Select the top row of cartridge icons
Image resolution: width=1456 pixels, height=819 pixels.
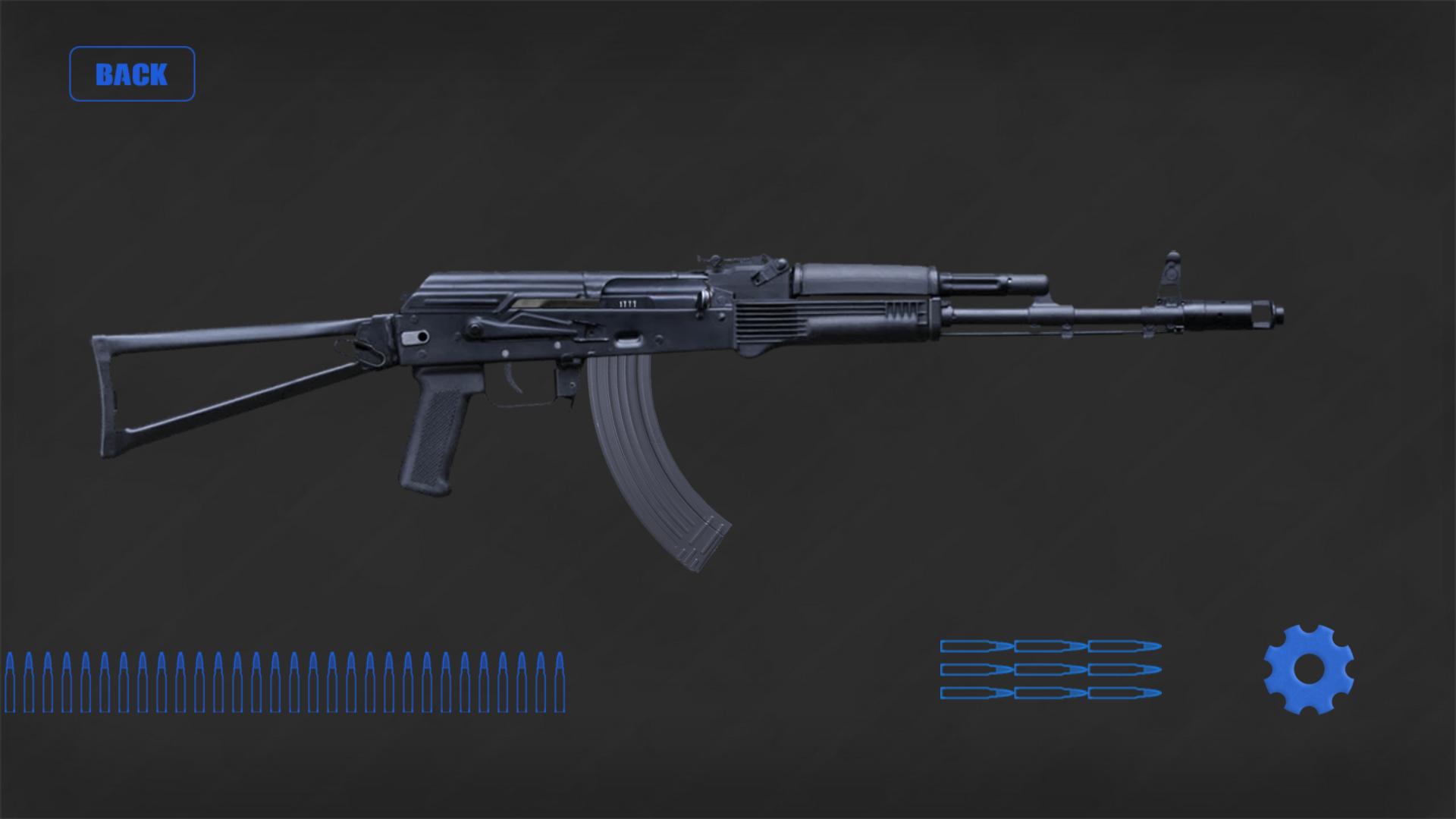1050,645
